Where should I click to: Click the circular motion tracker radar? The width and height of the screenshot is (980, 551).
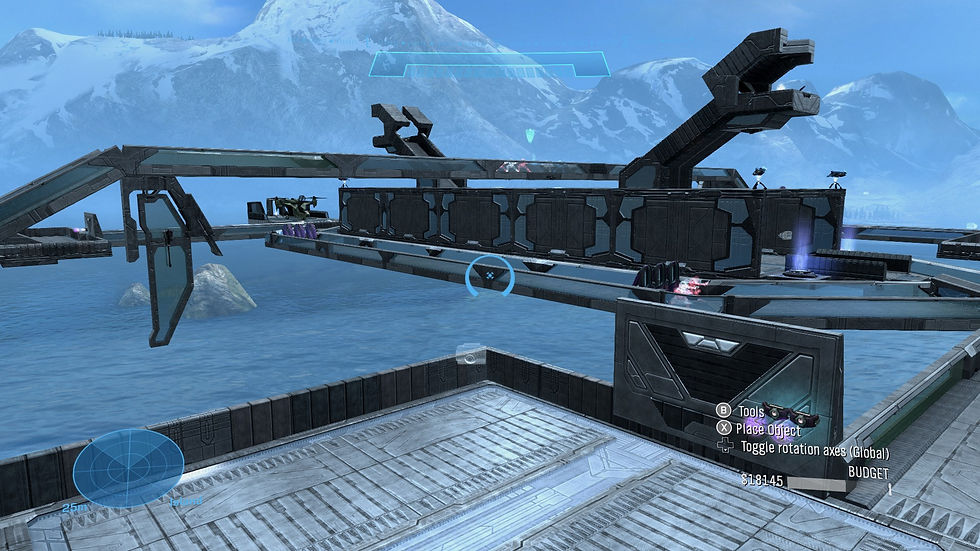(128, 469)
